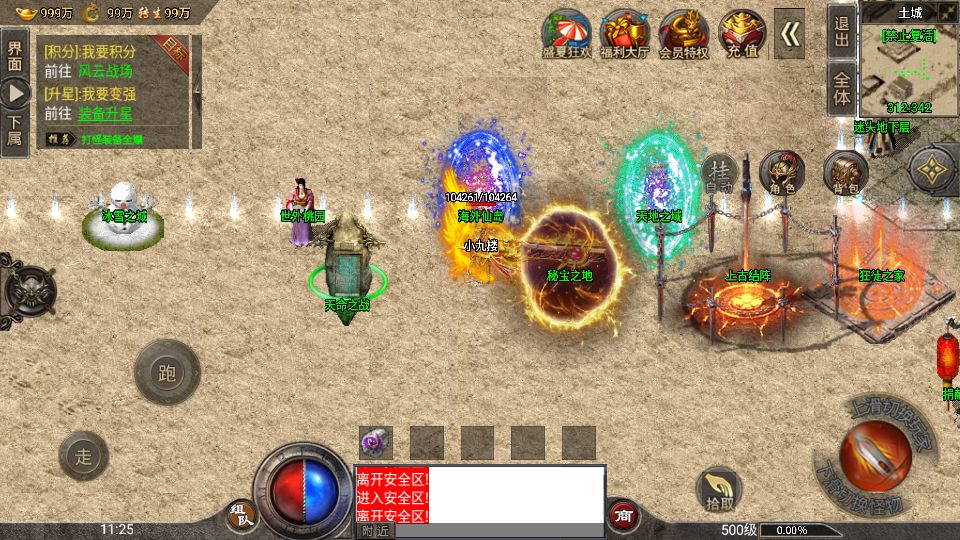Open the 充值 recharge shop

(741, 33)
